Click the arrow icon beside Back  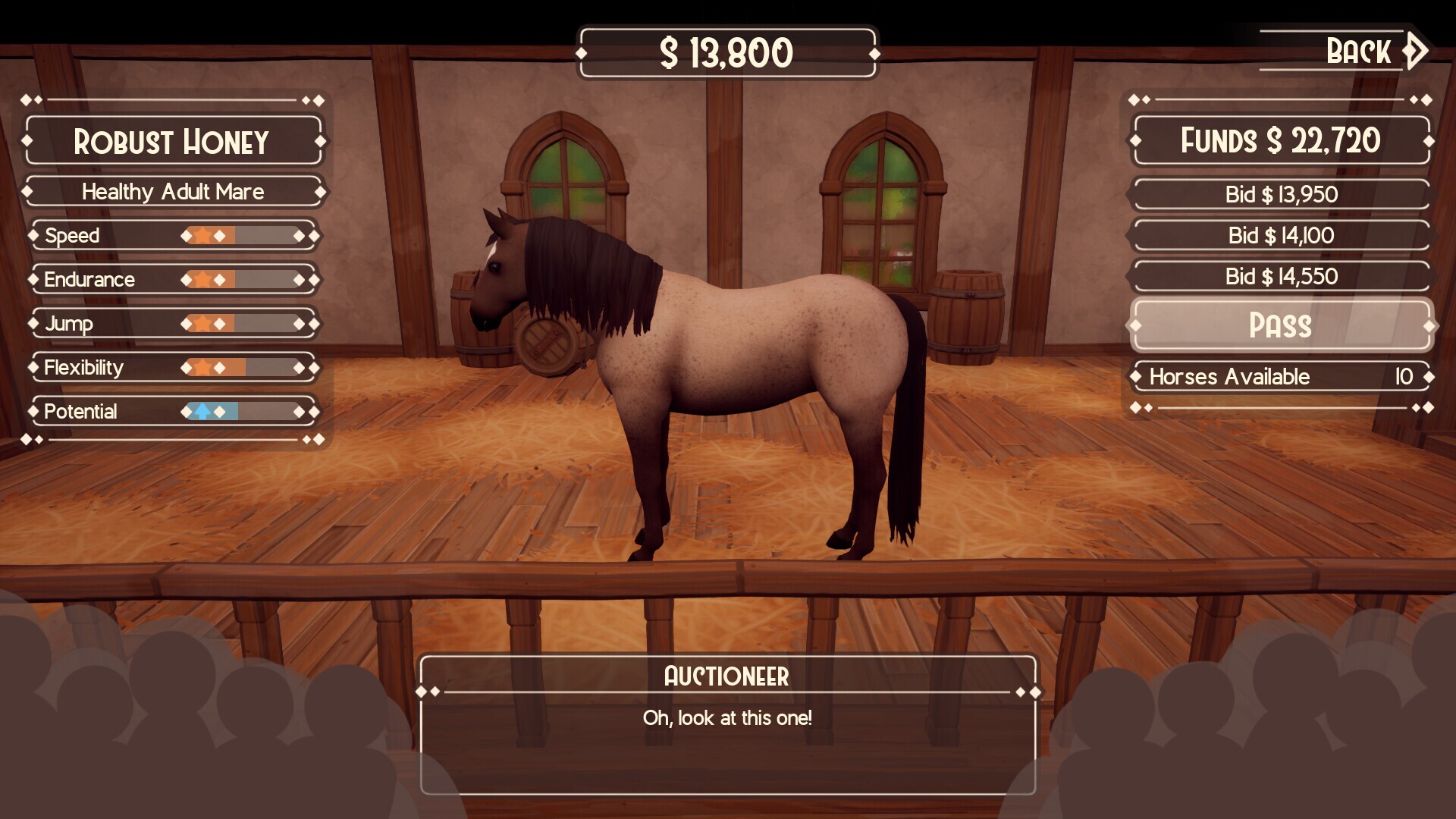point(1414,50)
